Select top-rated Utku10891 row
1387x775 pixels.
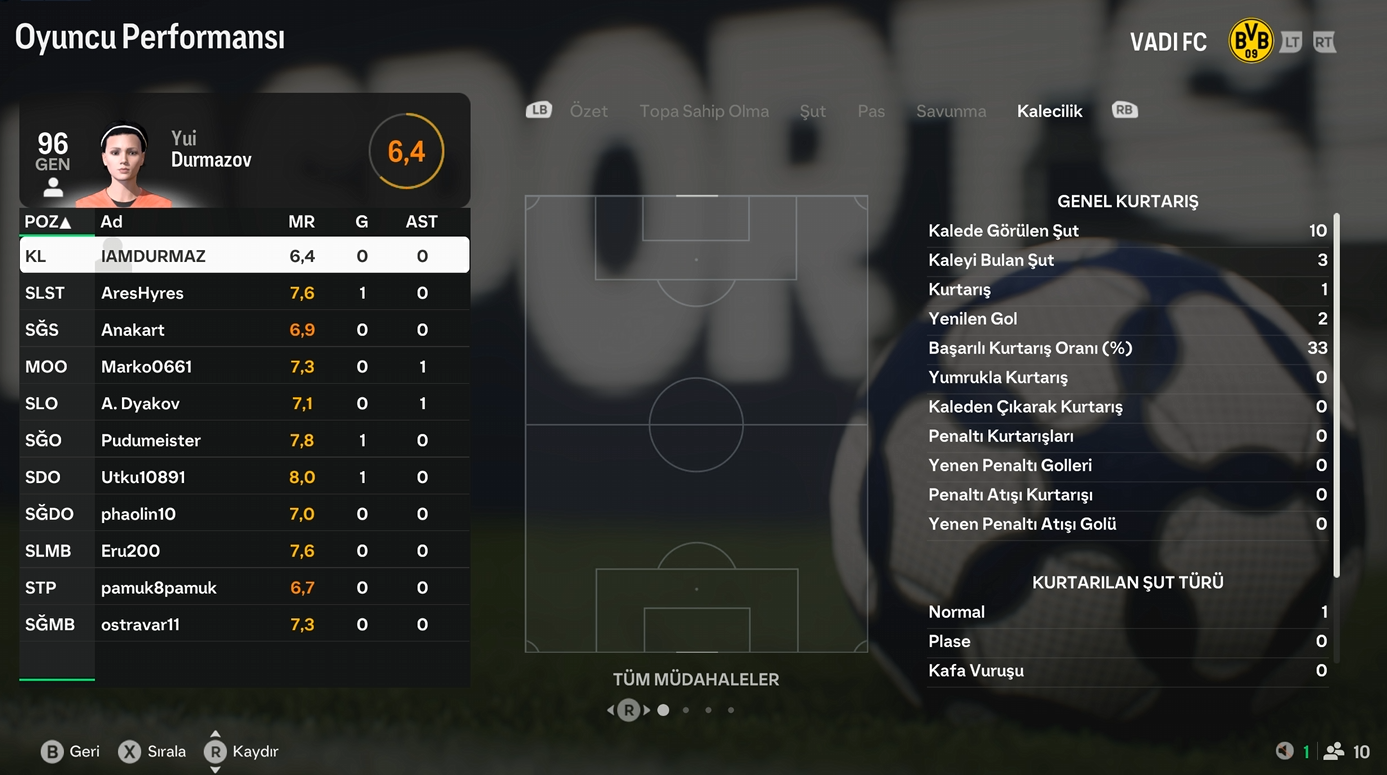tap(244, 478)
